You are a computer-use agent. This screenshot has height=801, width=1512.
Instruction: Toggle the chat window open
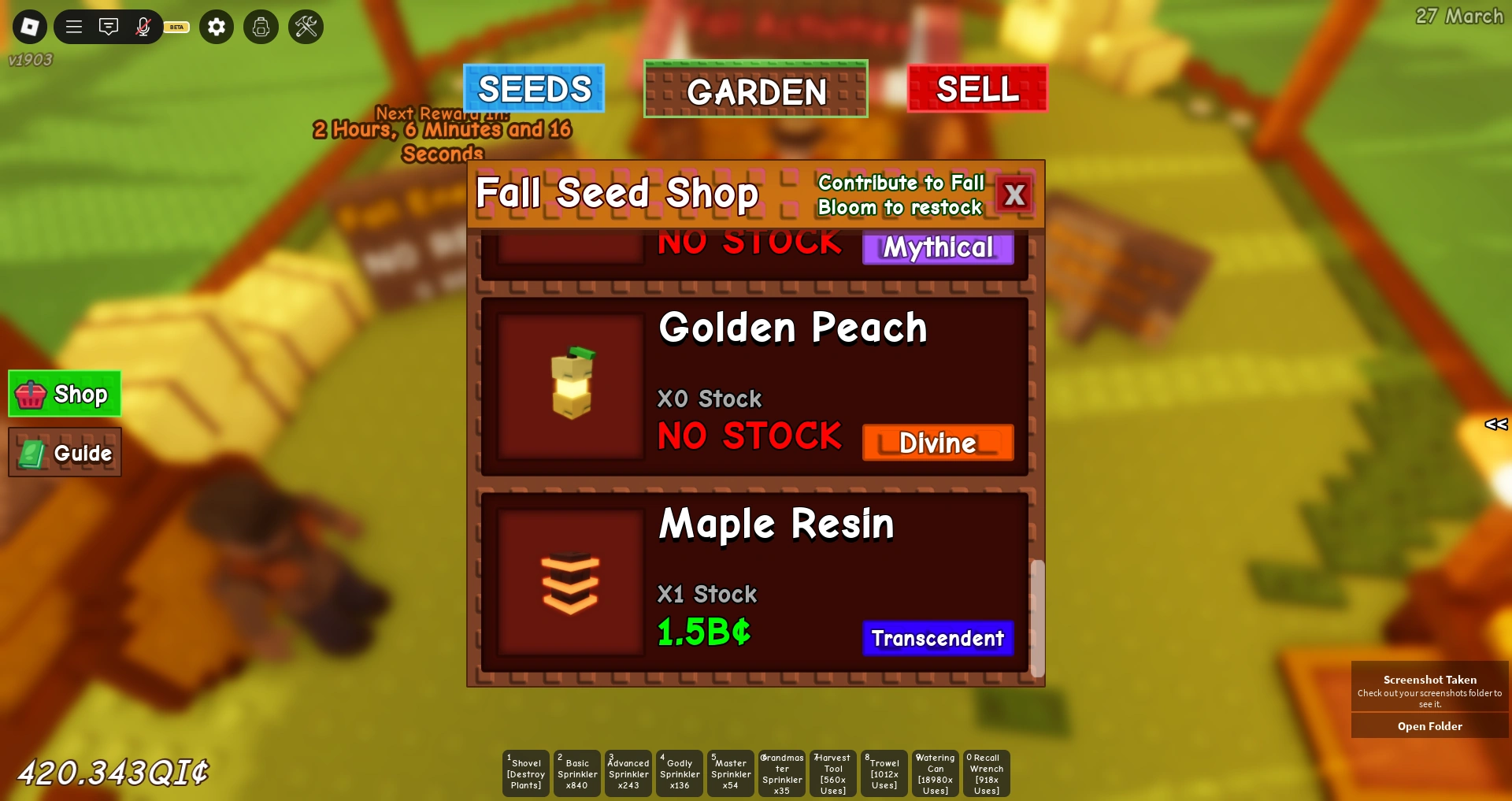click(x=109, y=26)
